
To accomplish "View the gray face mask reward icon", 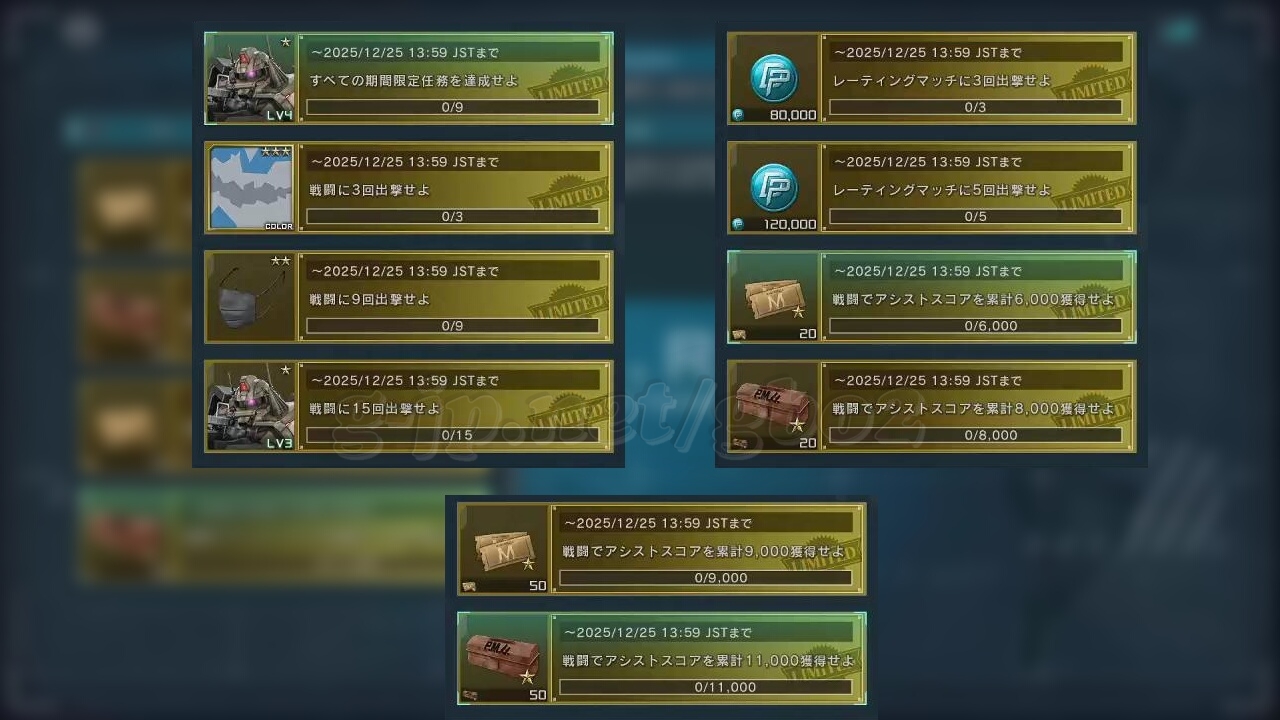I will pos(251,297).
